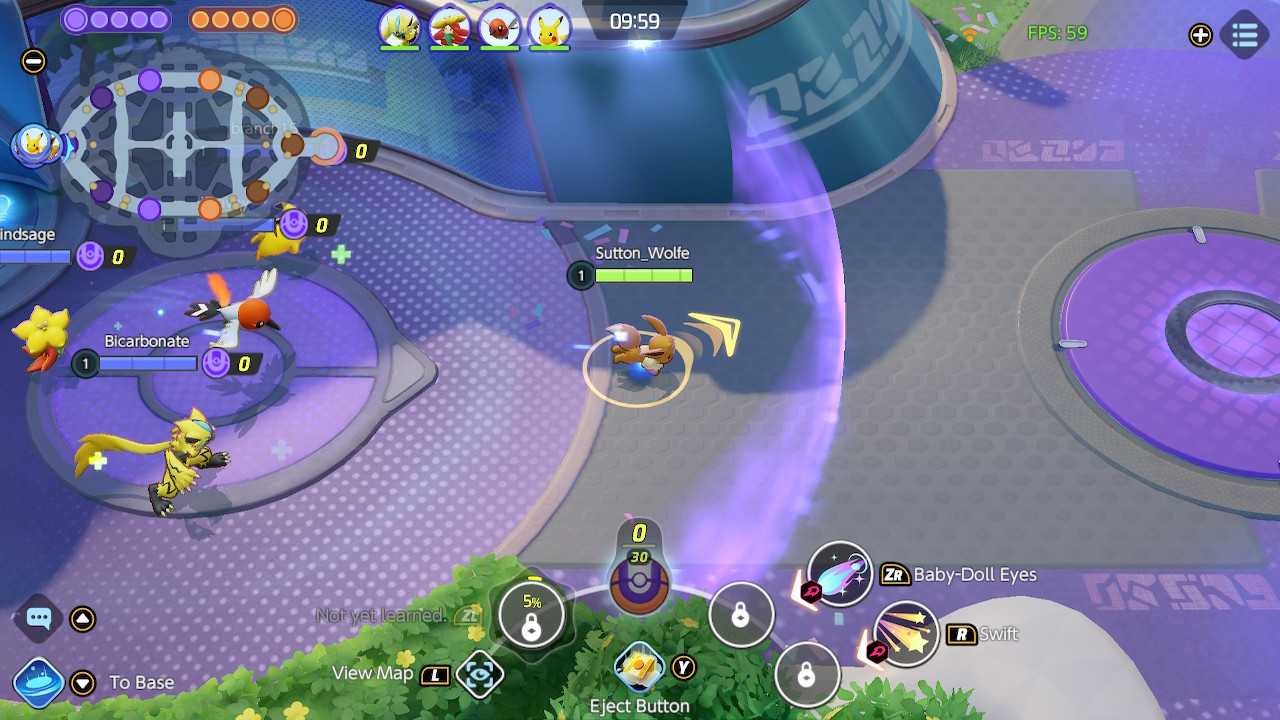Collapse the minimap with the minus button
The image size is (1280, 720).
(x=33, y=61)
